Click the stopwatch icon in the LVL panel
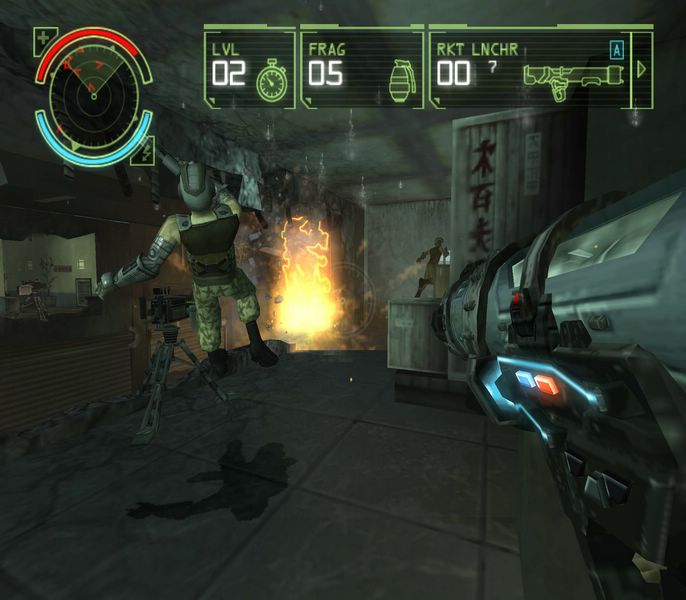686x600 pixels. point(271,80)
